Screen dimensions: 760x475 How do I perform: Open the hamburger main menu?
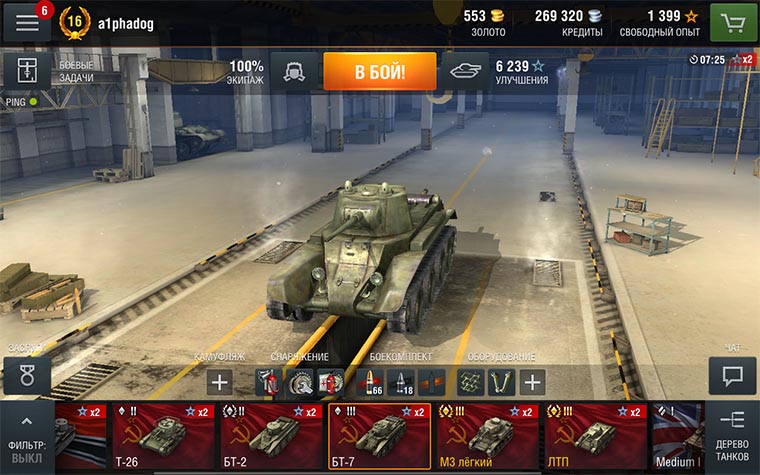pyautogui.click(x=26, y=22)
